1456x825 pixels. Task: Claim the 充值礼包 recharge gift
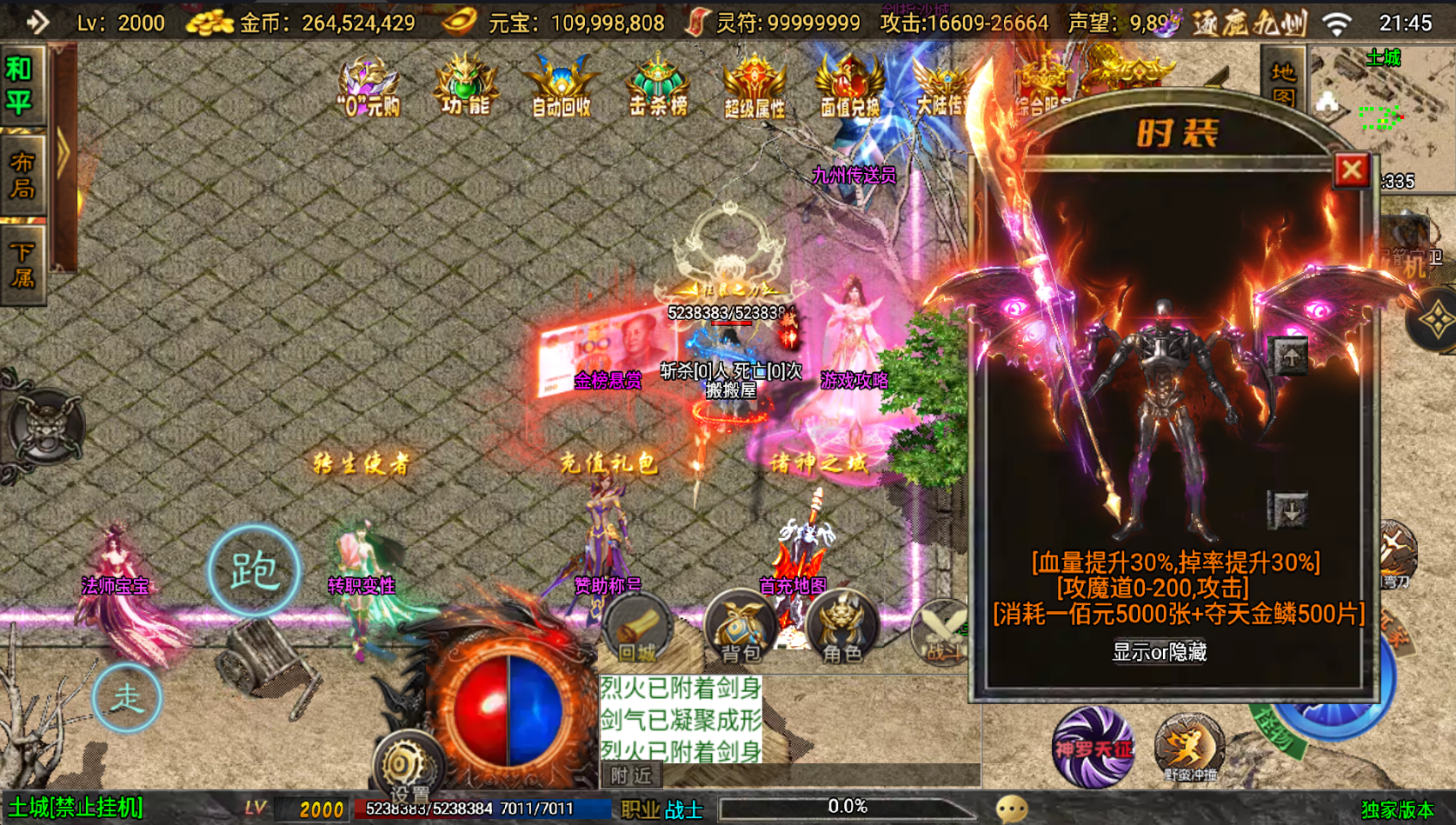coord(609,465)
